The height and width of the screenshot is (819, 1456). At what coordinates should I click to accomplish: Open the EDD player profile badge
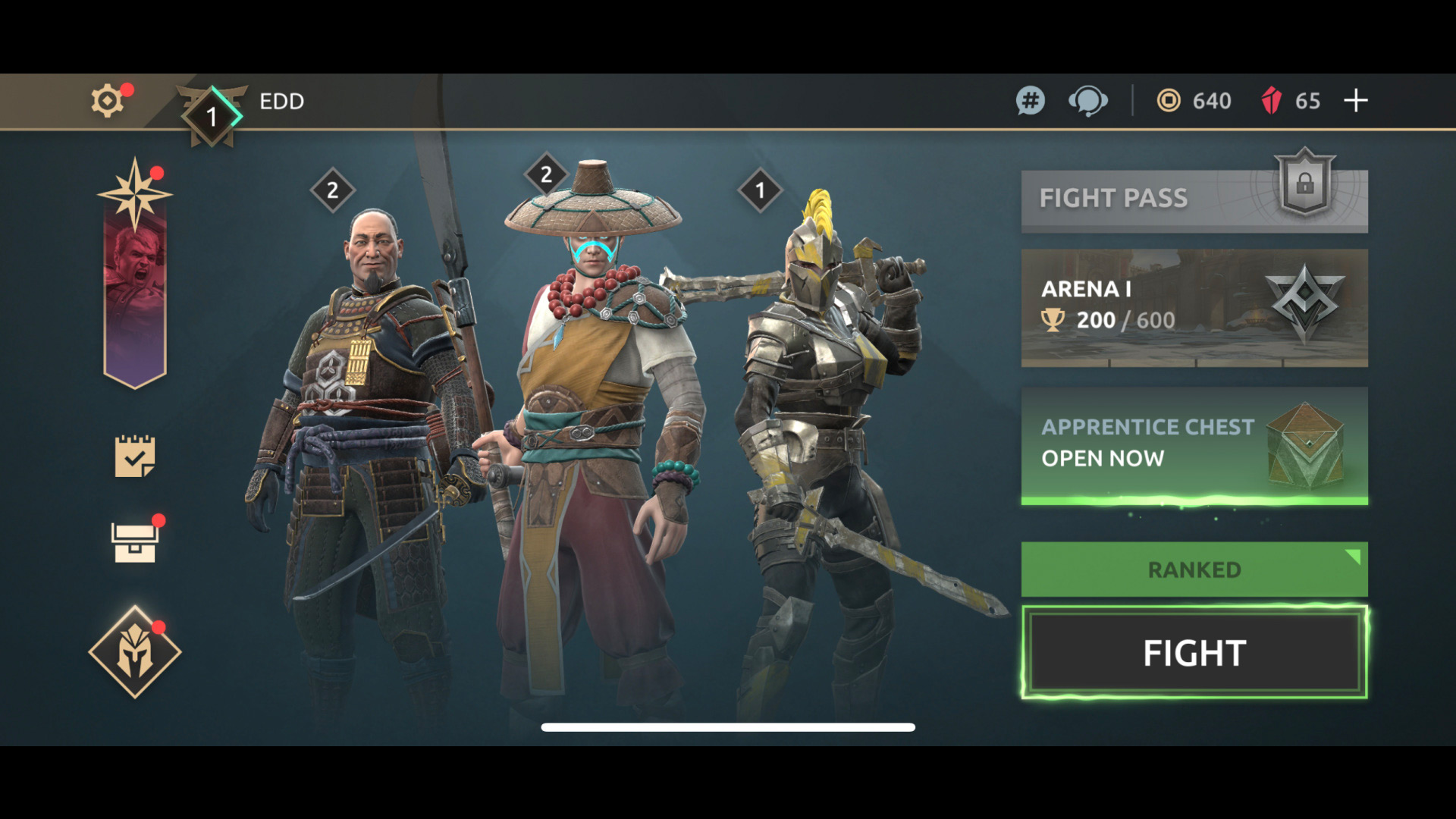[x=212, y=115]
